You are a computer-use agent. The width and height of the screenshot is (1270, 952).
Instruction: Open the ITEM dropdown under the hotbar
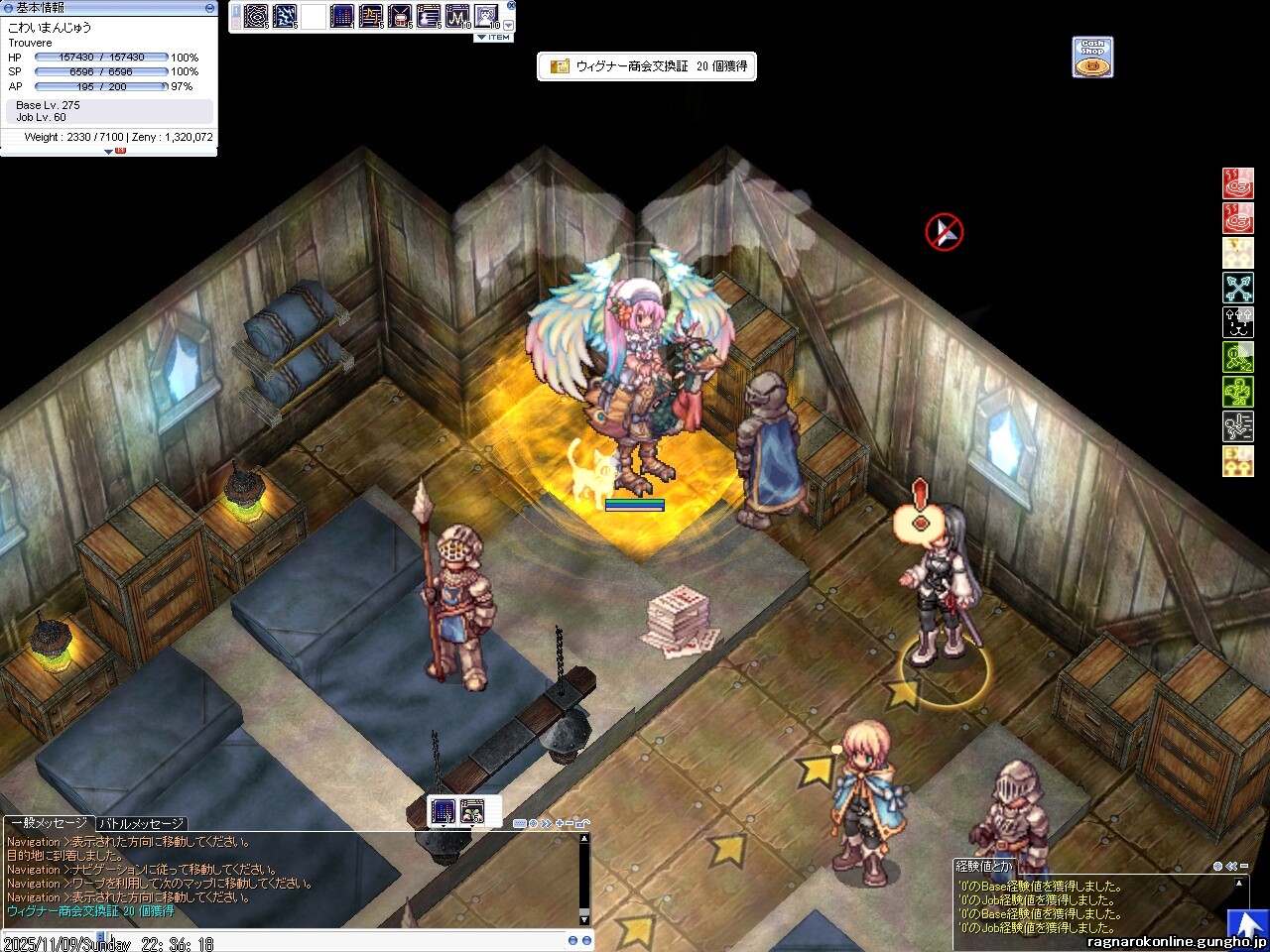(494, 38)
